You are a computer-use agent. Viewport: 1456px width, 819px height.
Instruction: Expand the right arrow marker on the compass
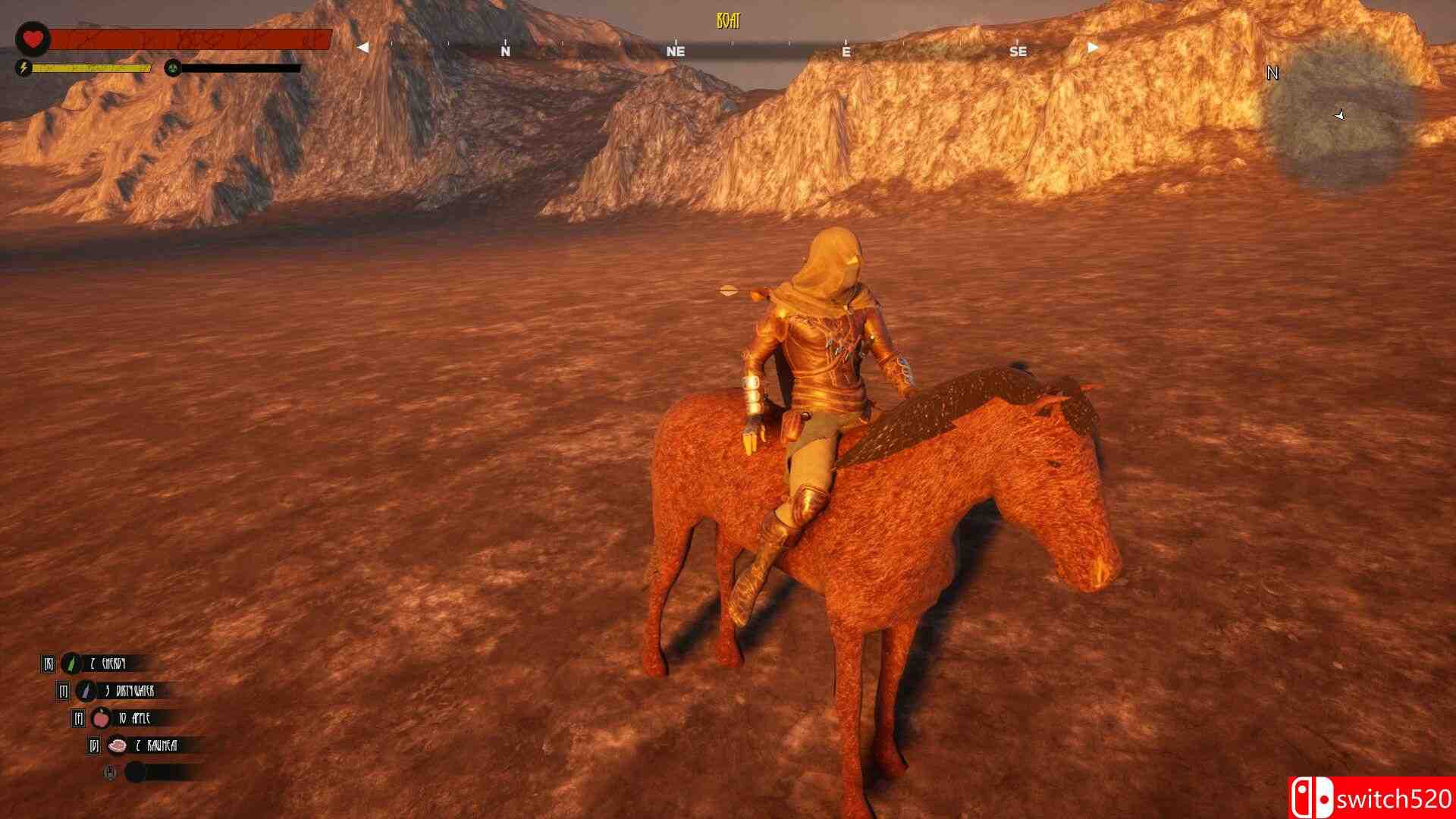coord(1090,45)
